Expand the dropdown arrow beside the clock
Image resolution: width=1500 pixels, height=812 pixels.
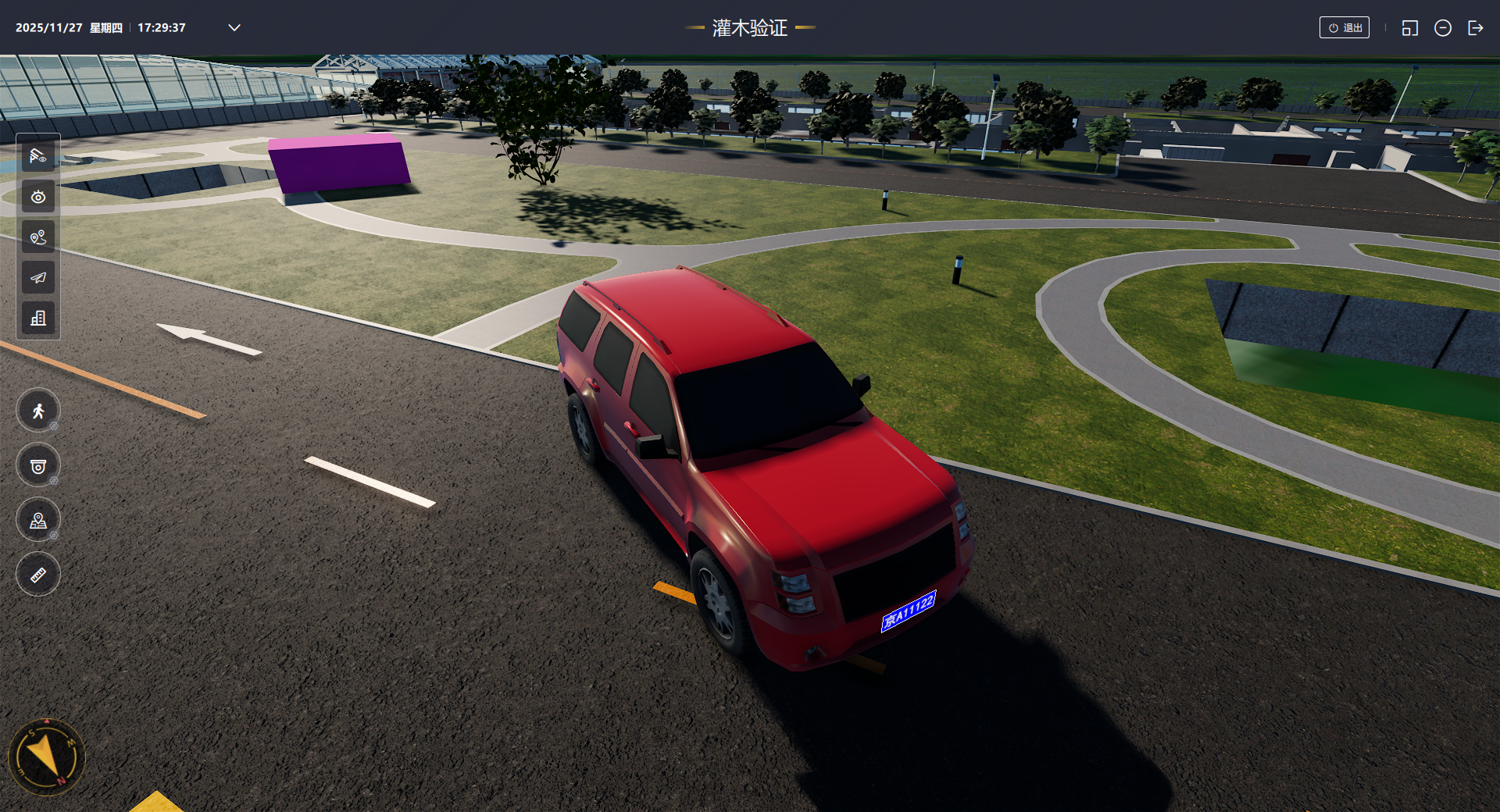point(234,28)
